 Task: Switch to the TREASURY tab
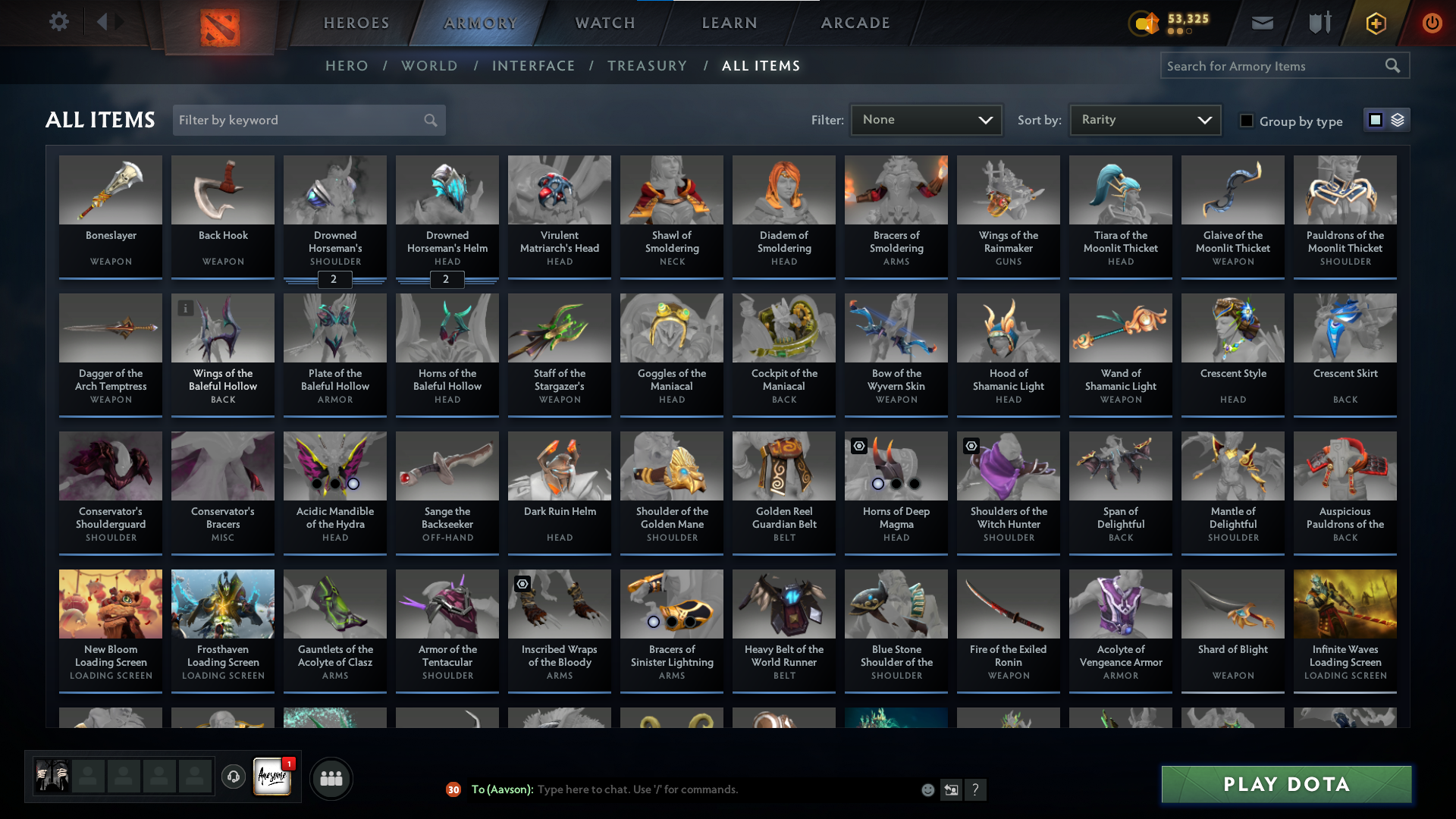[x=648, y=66]
